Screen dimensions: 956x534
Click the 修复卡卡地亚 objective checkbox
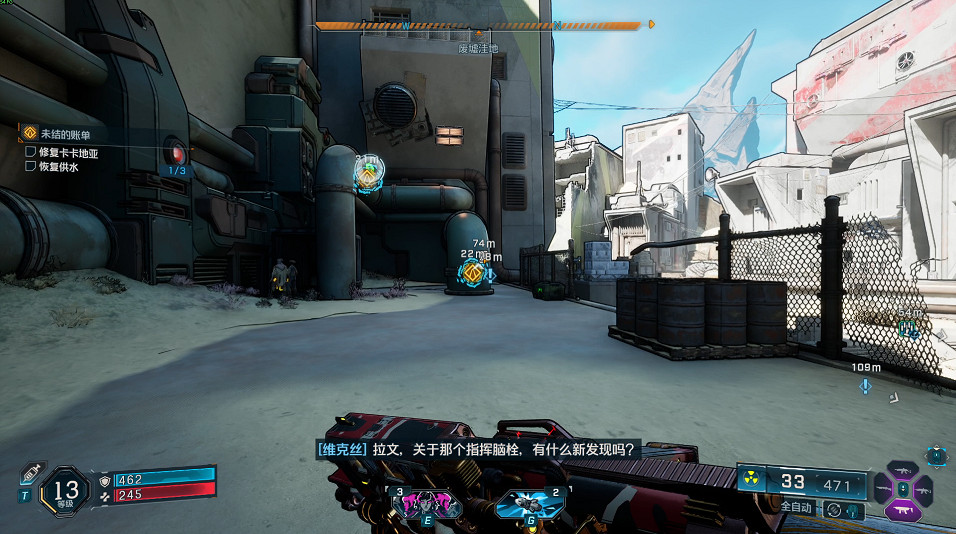[31, 153]
